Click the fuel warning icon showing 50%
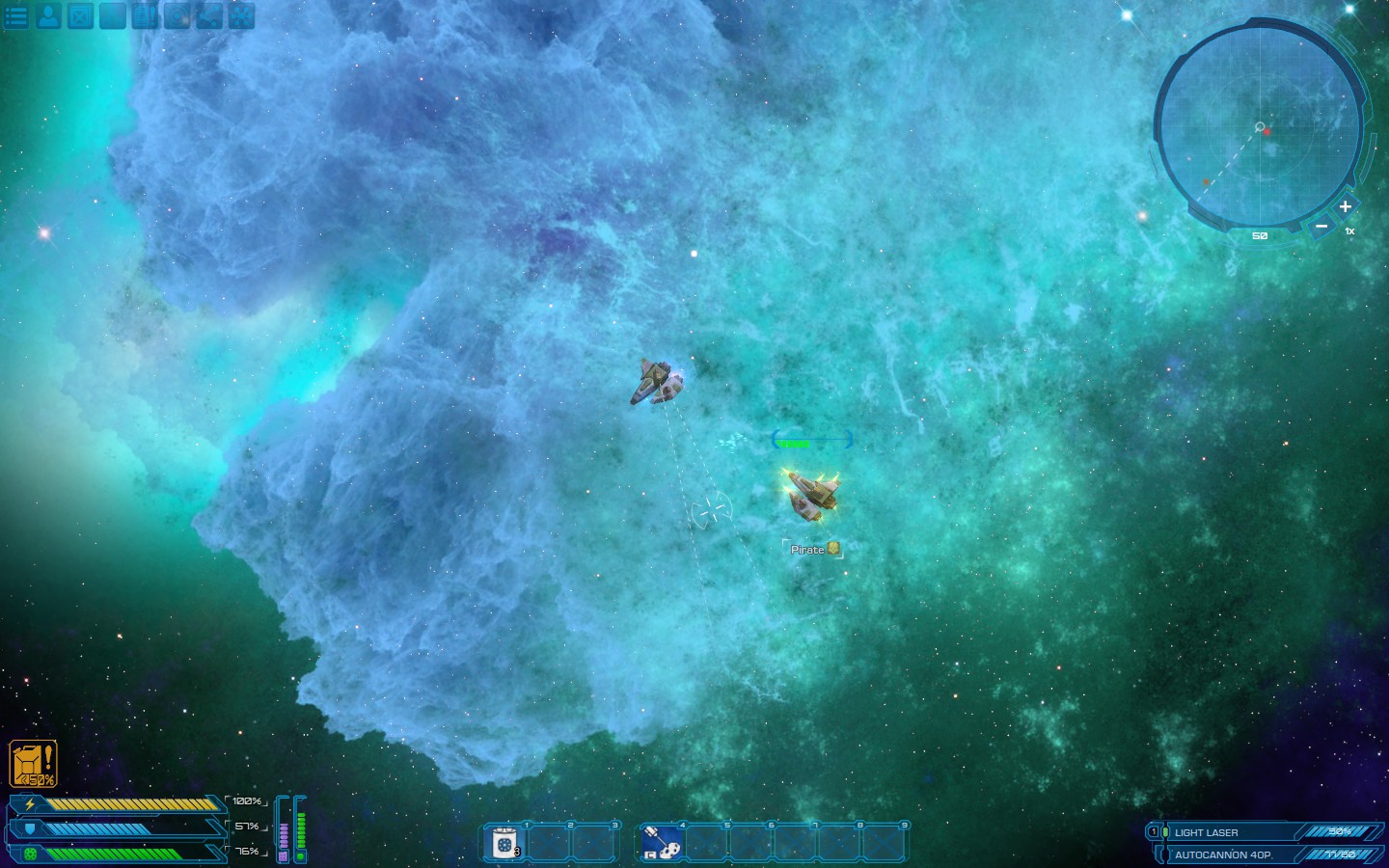The width and height of the screenshot is (1389, 868). click(32, 761)
